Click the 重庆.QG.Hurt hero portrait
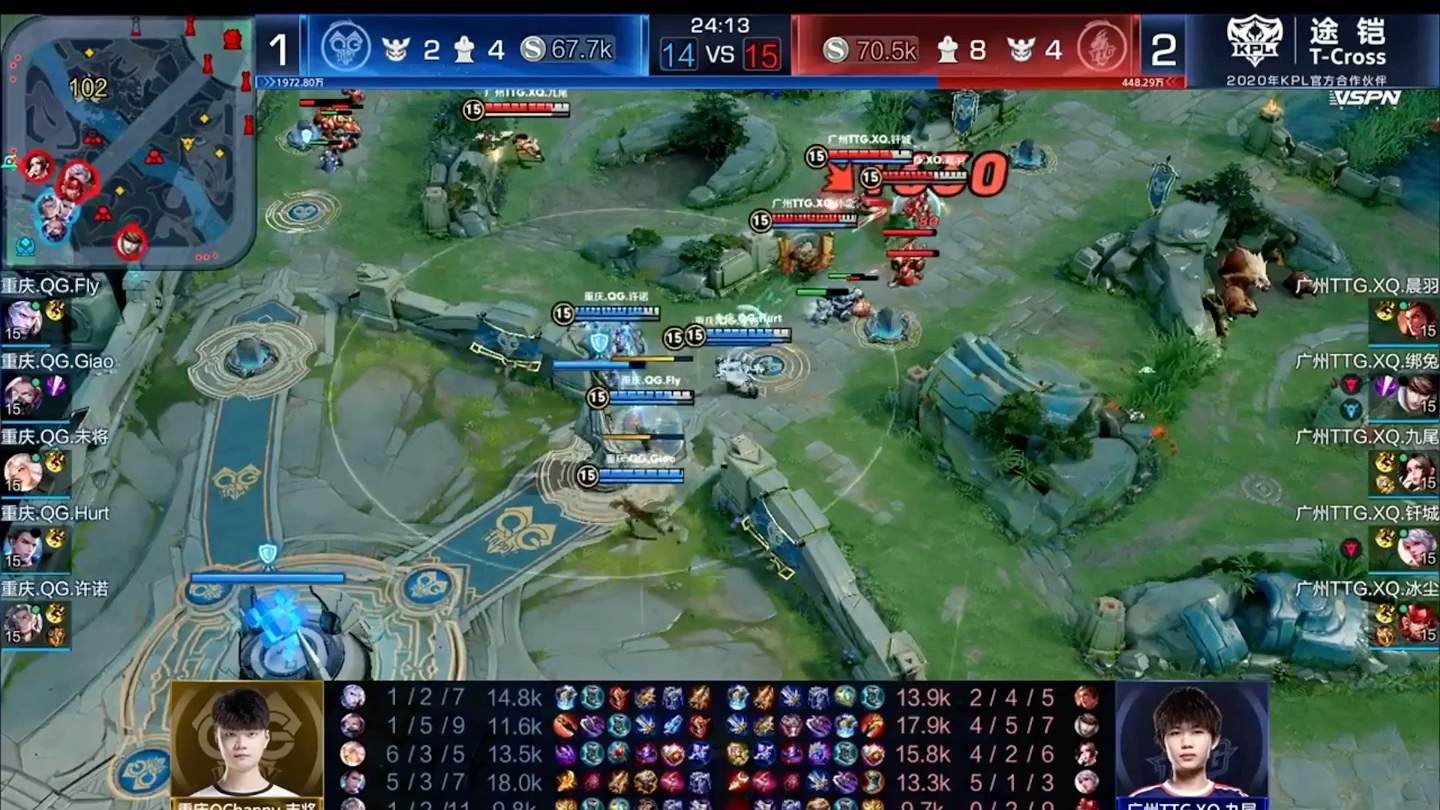The width and height of the screenshot is (1440, 810). (21, 548)
